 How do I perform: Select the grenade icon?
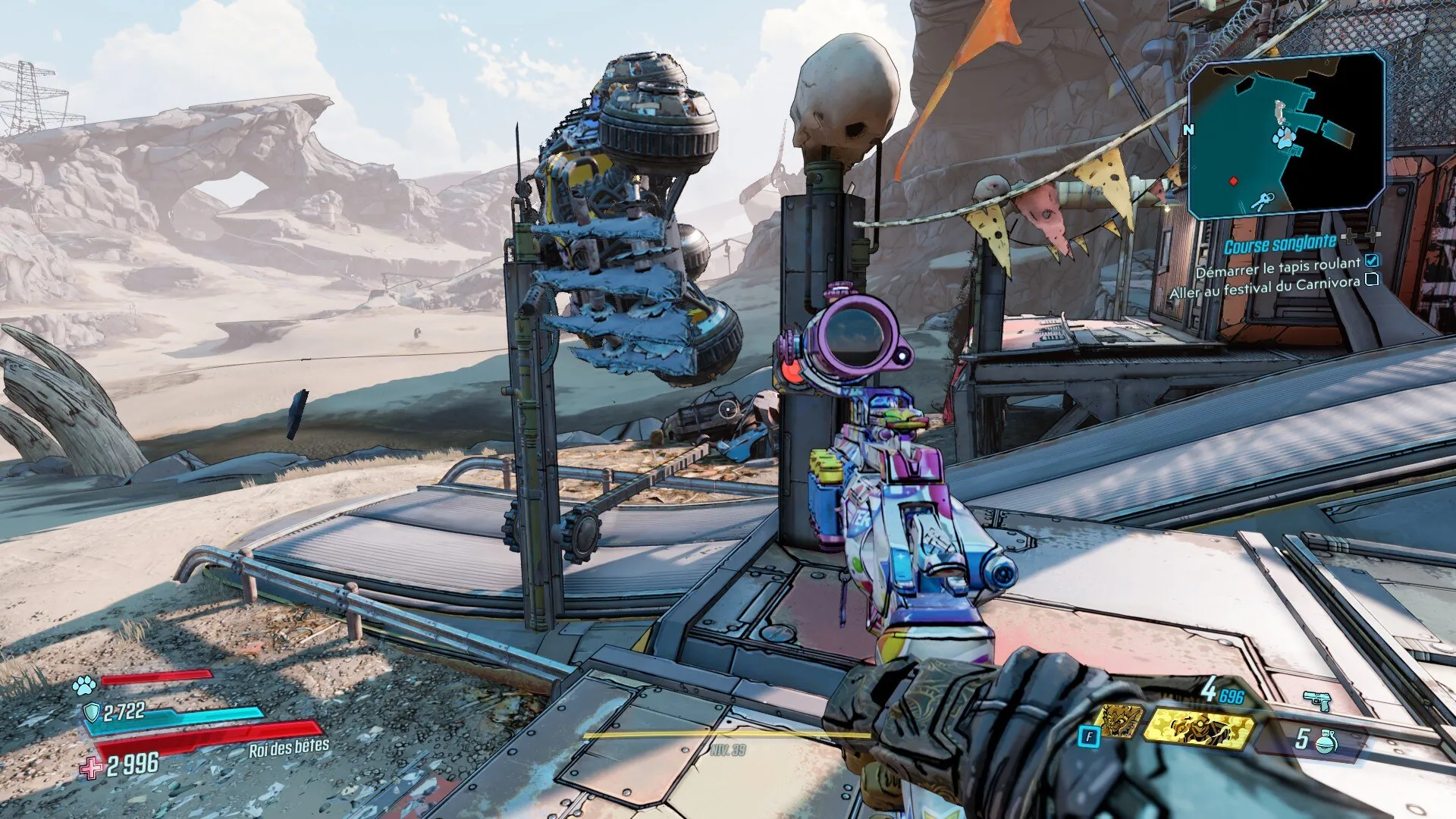tap(1326, 741)
